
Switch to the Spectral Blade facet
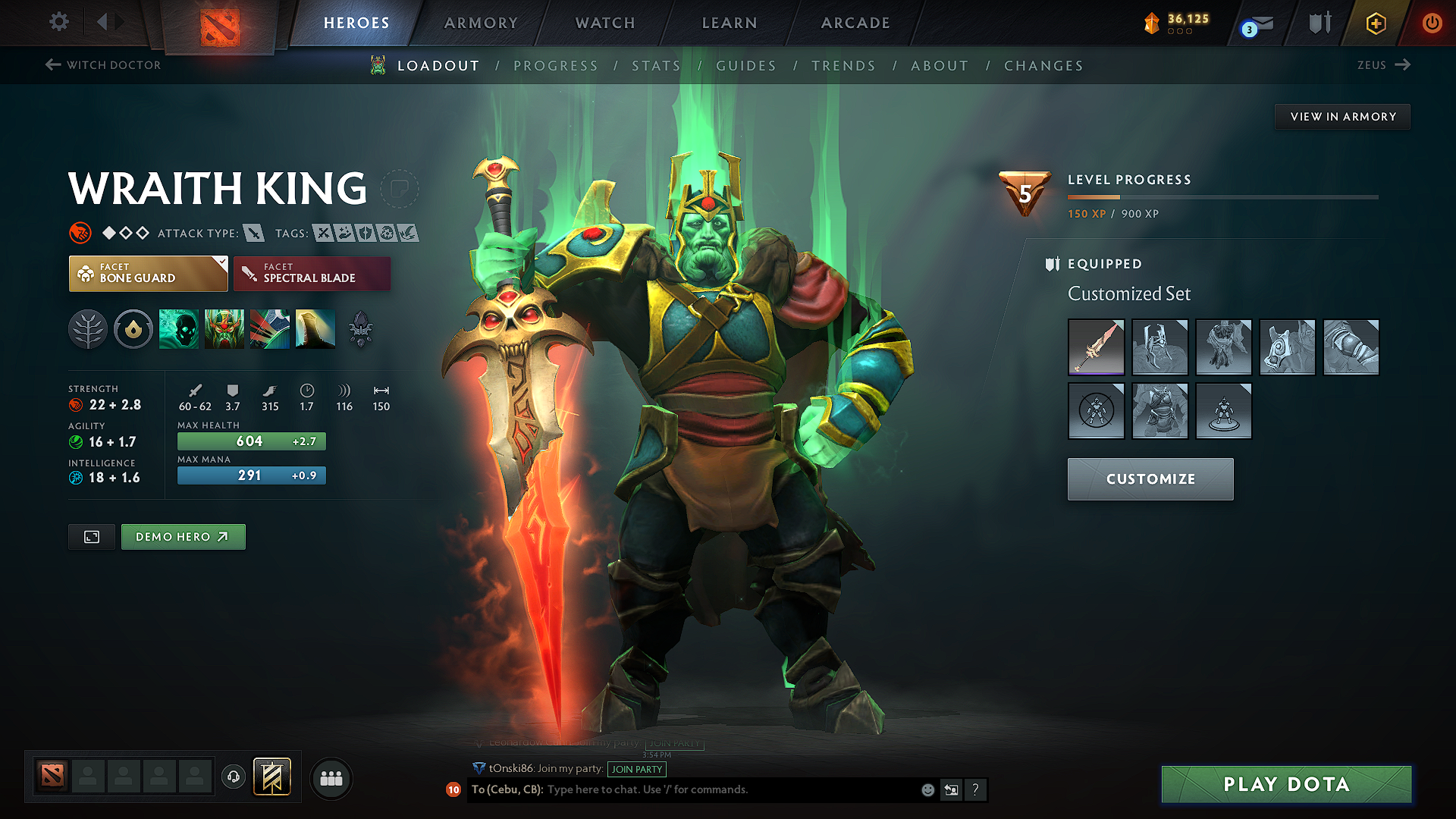click(312, 273)
